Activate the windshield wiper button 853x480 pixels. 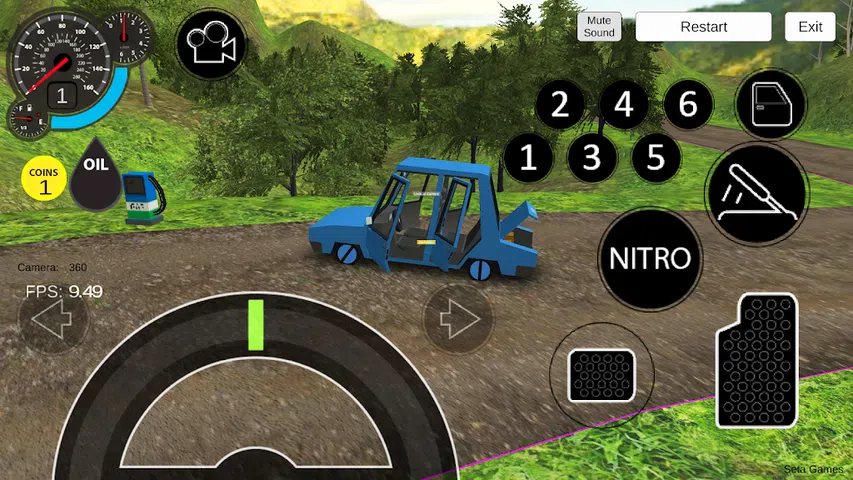point(757,193)
